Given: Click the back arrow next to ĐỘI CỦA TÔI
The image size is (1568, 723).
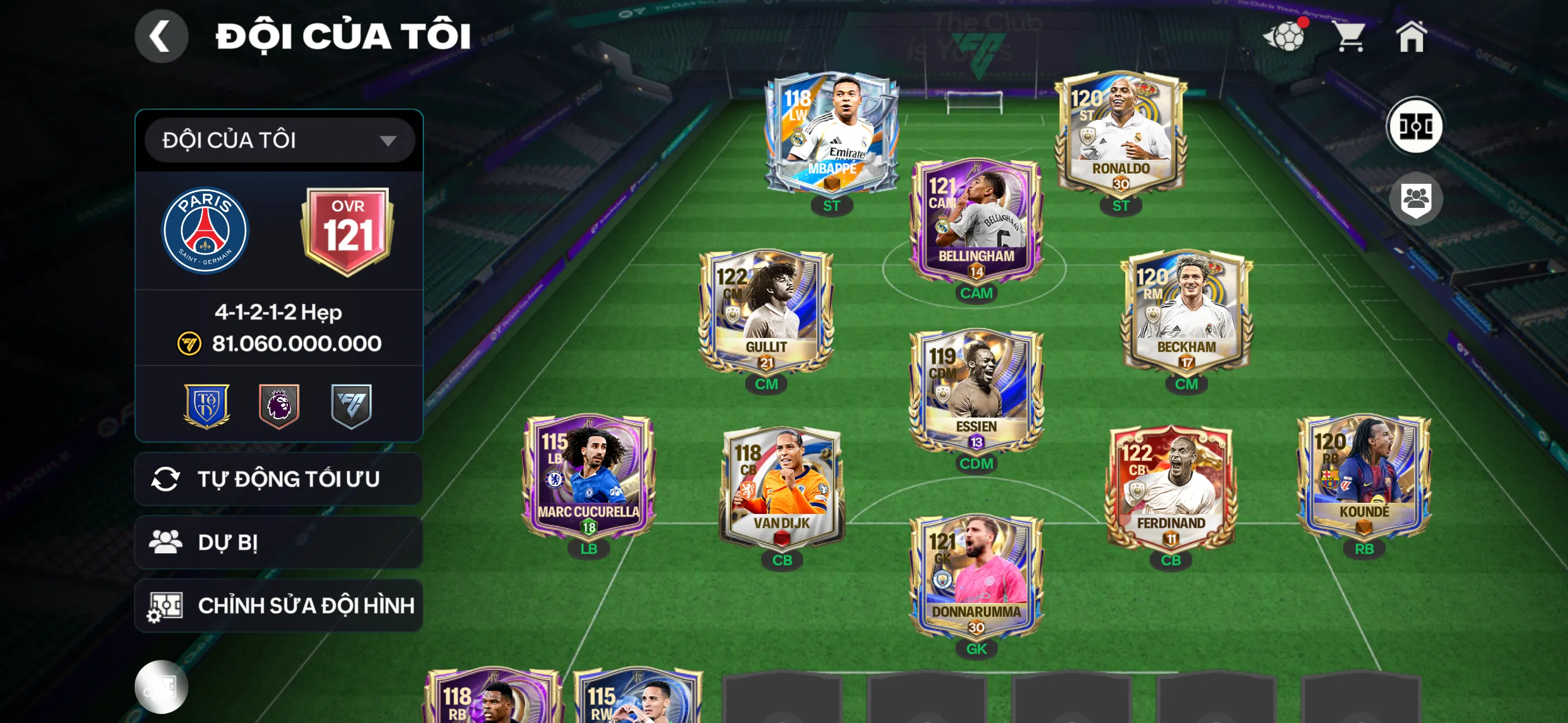Looking at the screenshot, I should [162, 35].
